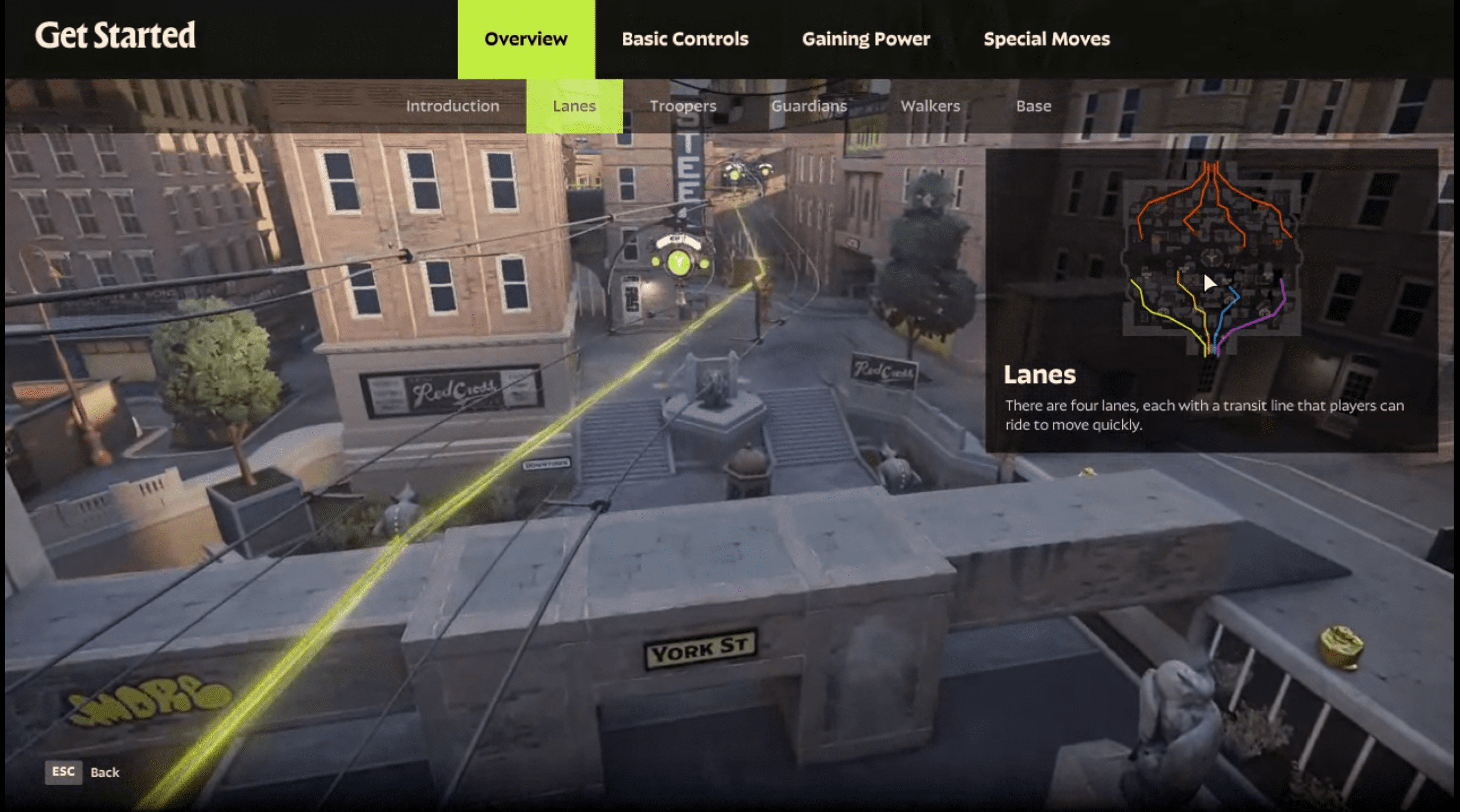Viewport: 1460px width, 812px height.
Task: View the Special Moves section
Action: point(1046,39)
